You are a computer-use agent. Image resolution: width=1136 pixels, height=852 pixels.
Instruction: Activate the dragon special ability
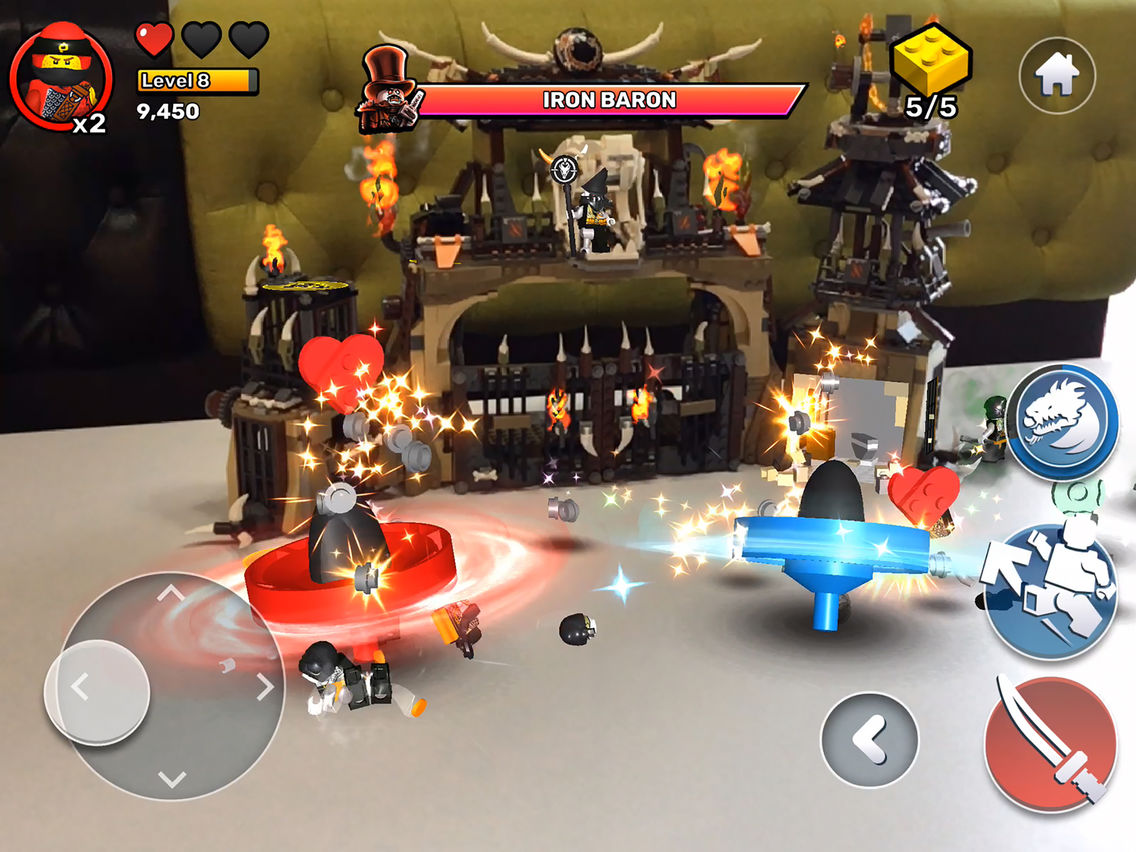(x=1062, y=420)
